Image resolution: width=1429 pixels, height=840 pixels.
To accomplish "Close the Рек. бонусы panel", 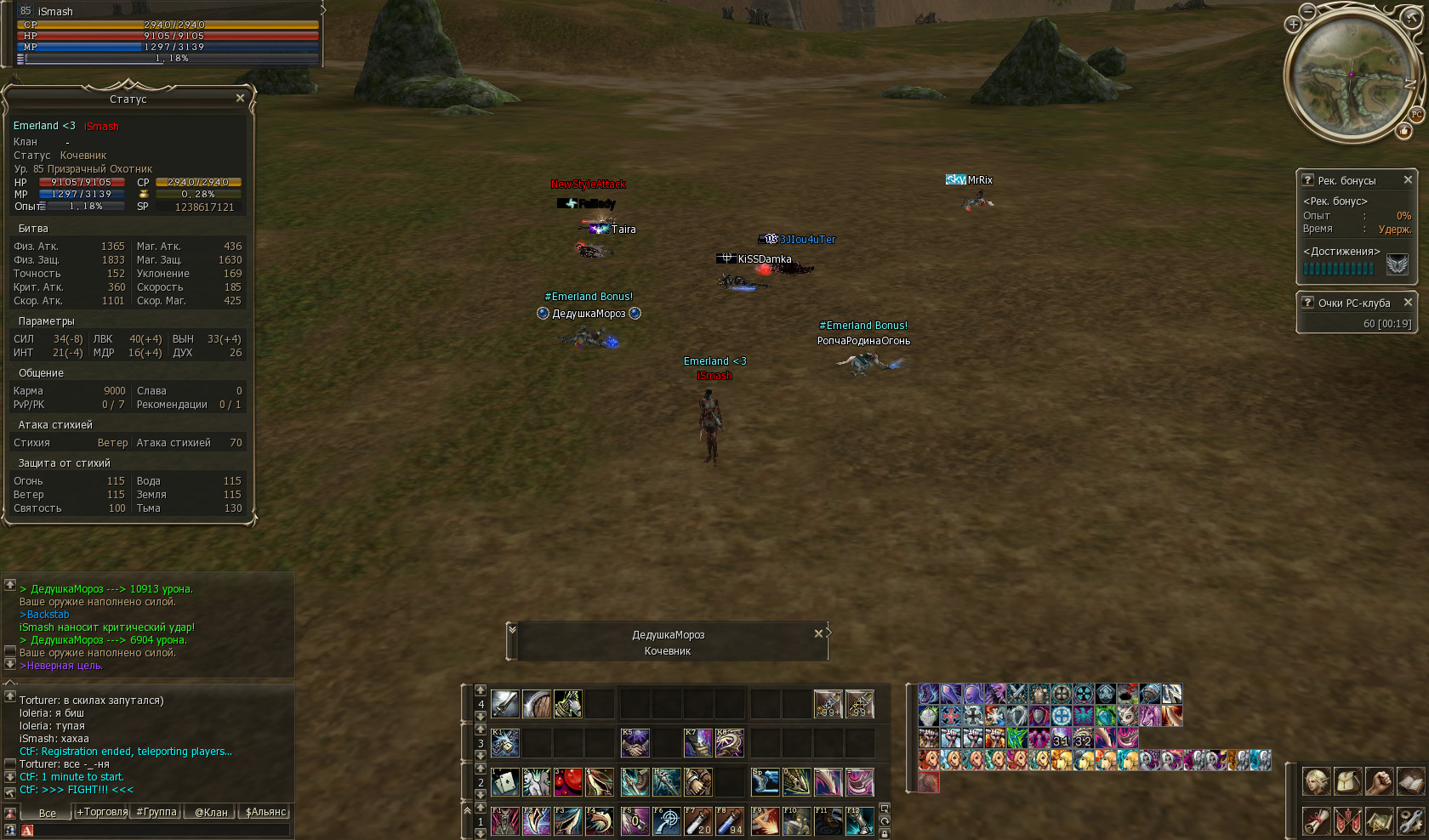I will click(1408, 180).
